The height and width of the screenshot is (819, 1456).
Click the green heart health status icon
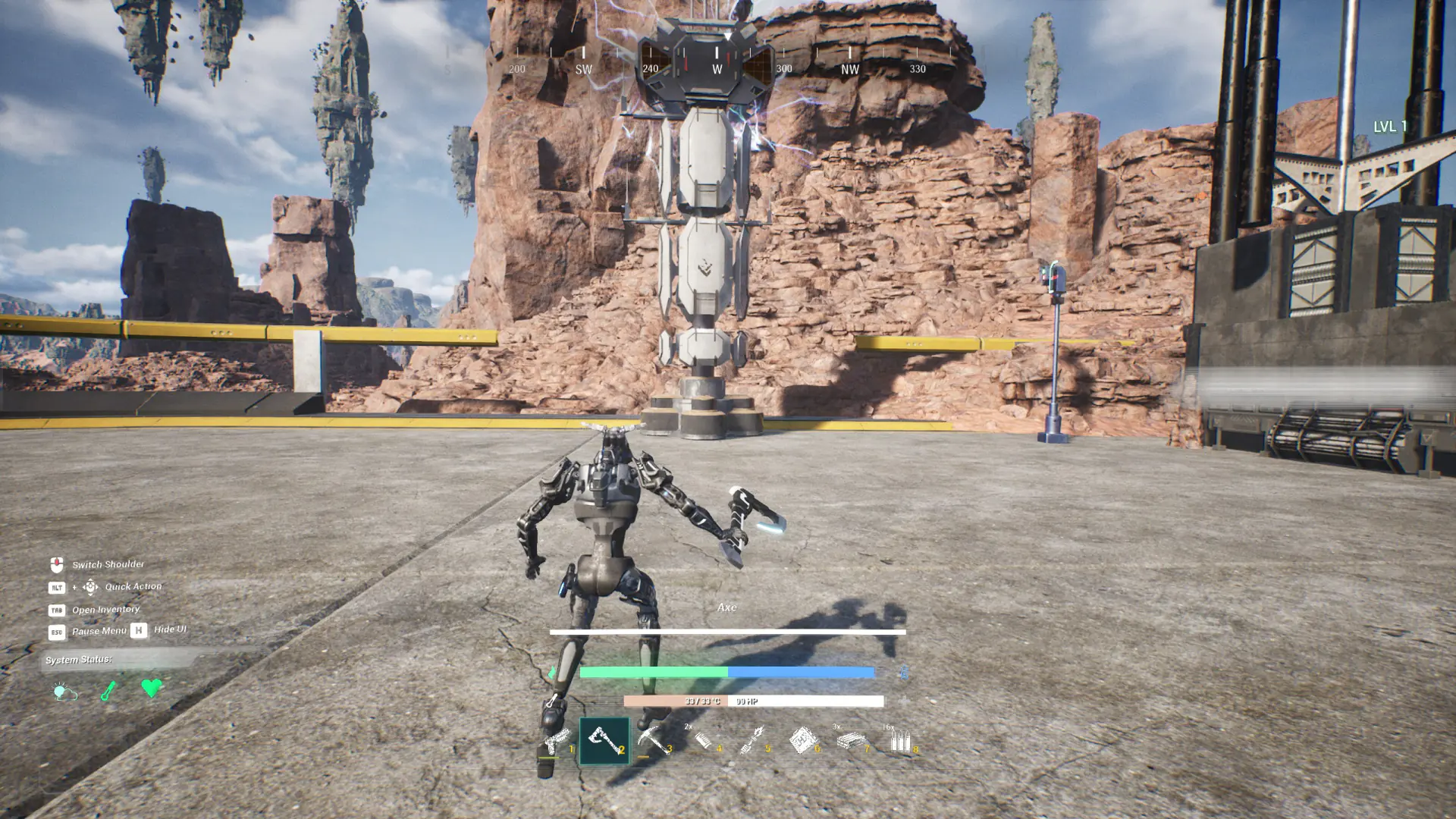152,689
